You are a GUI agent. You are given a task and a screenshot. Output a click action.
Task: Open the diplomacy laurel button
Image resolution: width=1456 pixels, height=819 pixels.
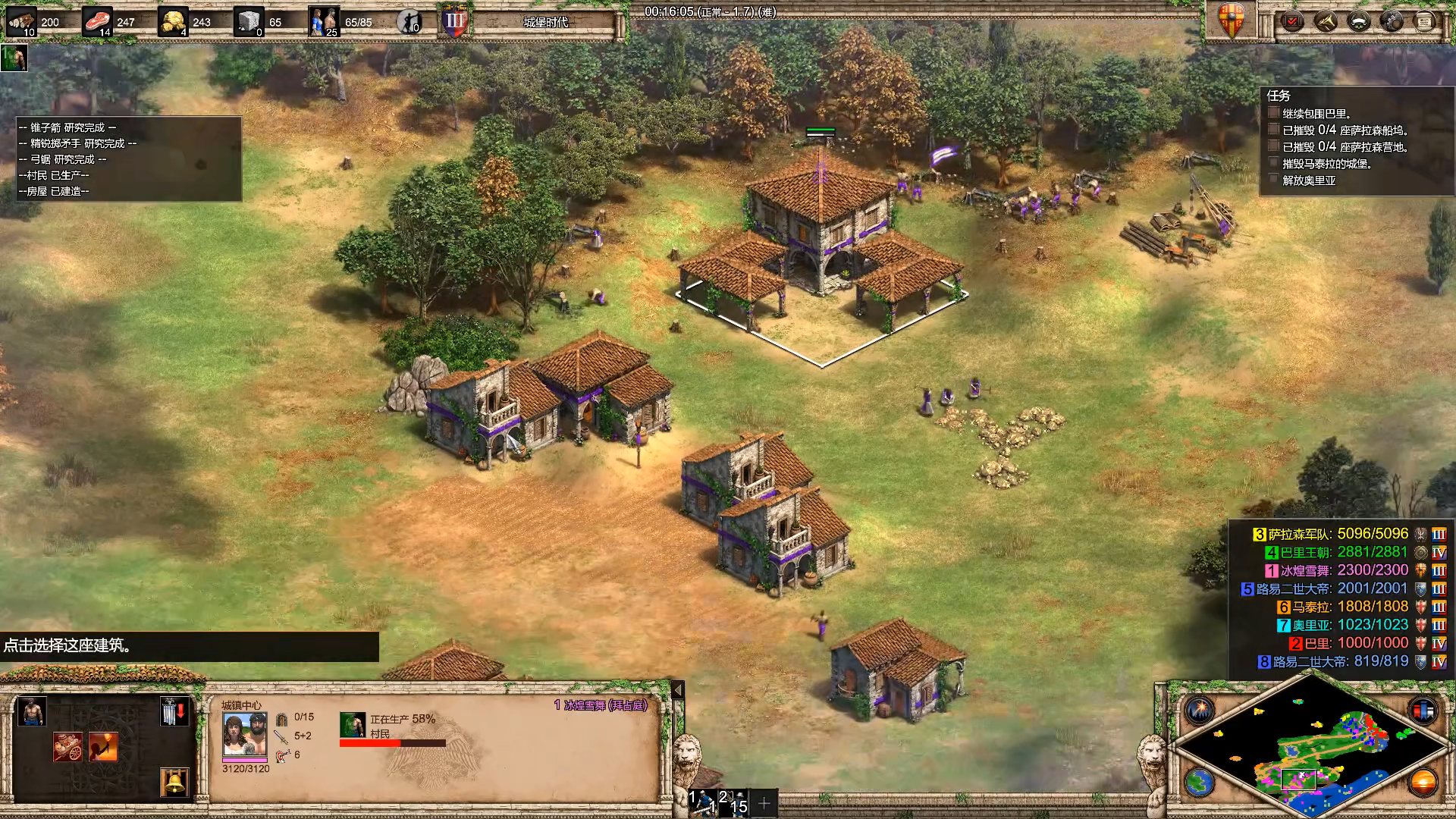1358,21
